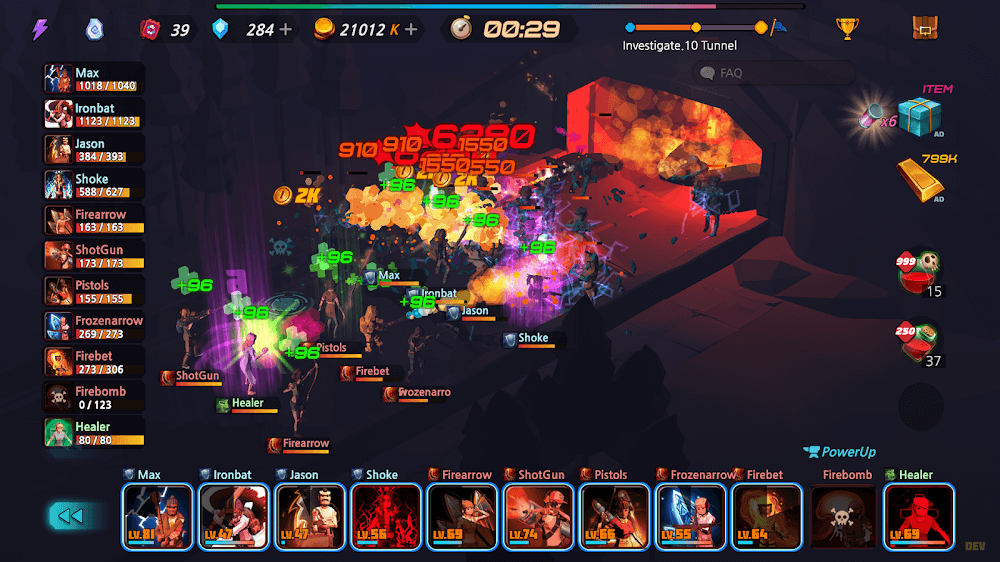
Task: Select the Ironbat hero card
Action: pos(233,516)
